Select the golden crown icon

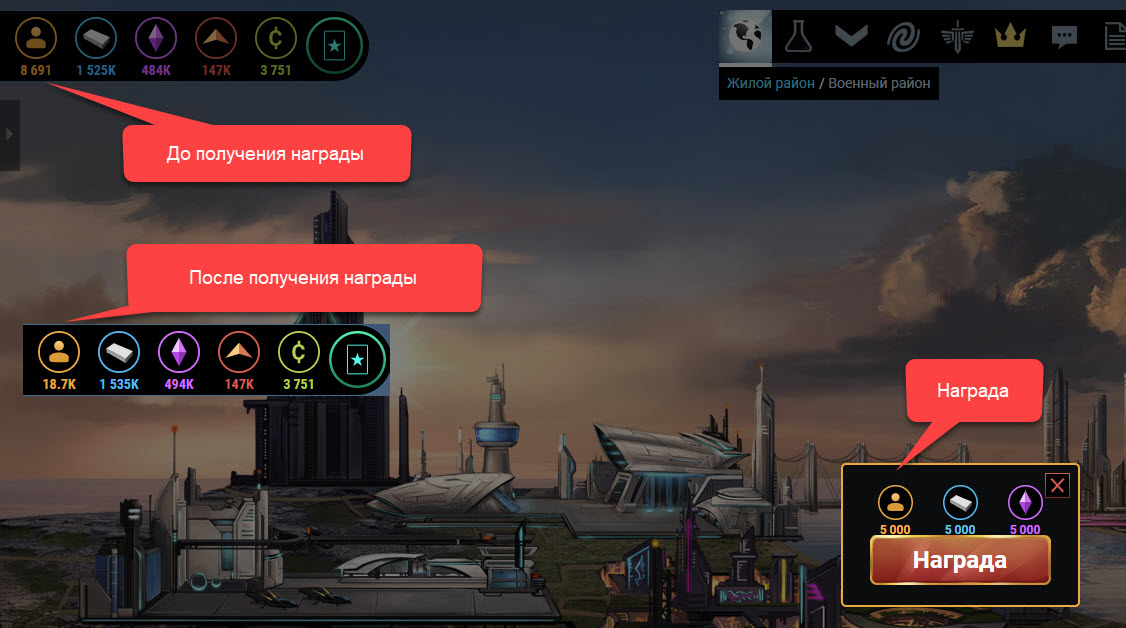coord(1010,37)
